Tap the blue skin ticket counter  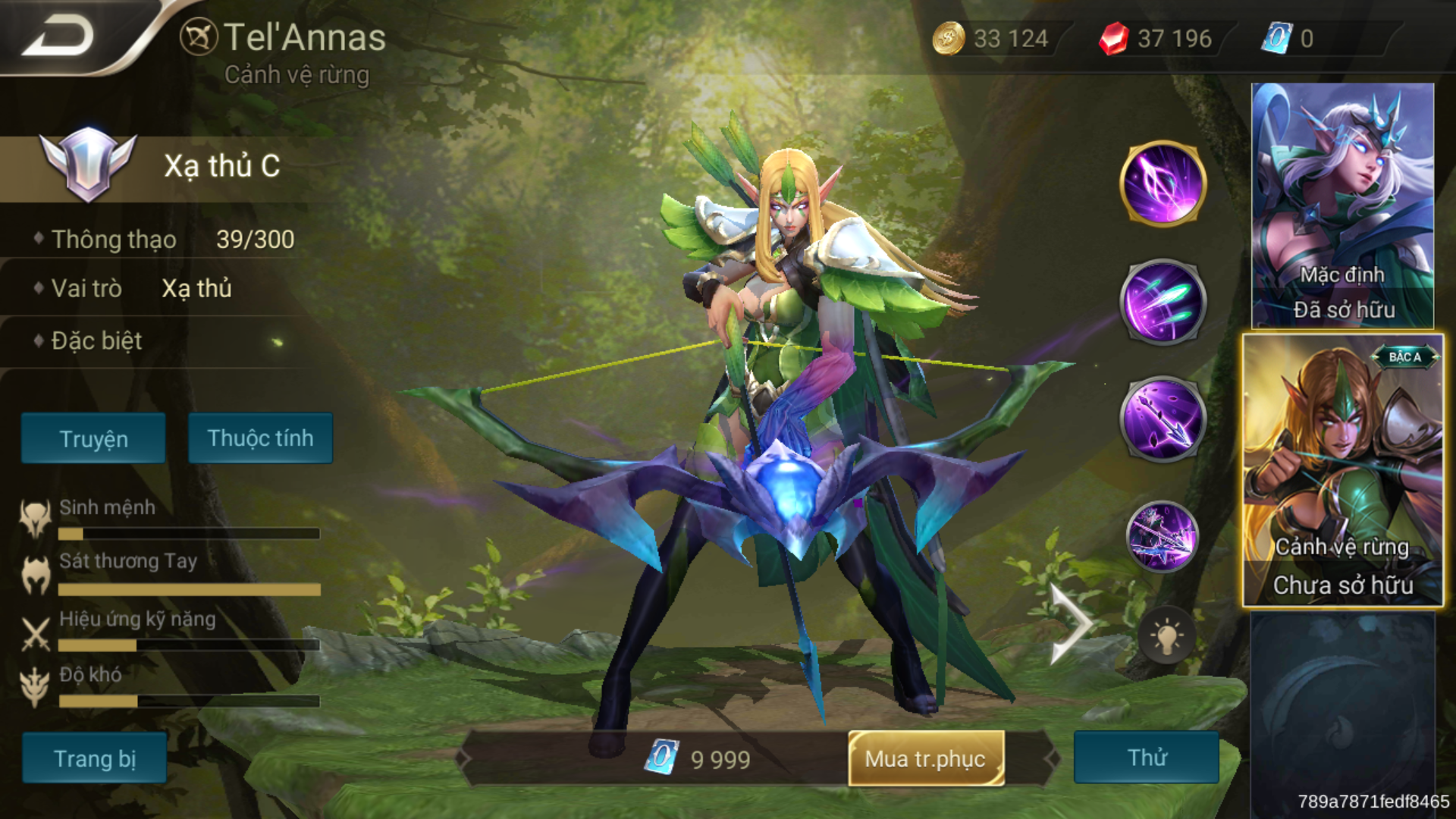coord(1289,38)
